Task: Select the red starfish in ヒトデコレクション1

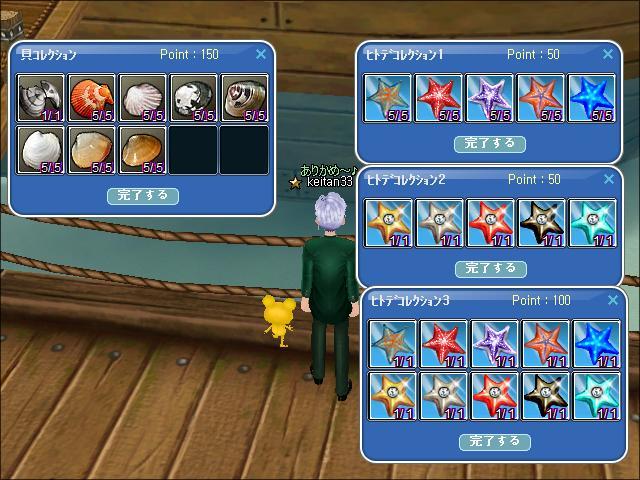Action: (x=439, y=98)
